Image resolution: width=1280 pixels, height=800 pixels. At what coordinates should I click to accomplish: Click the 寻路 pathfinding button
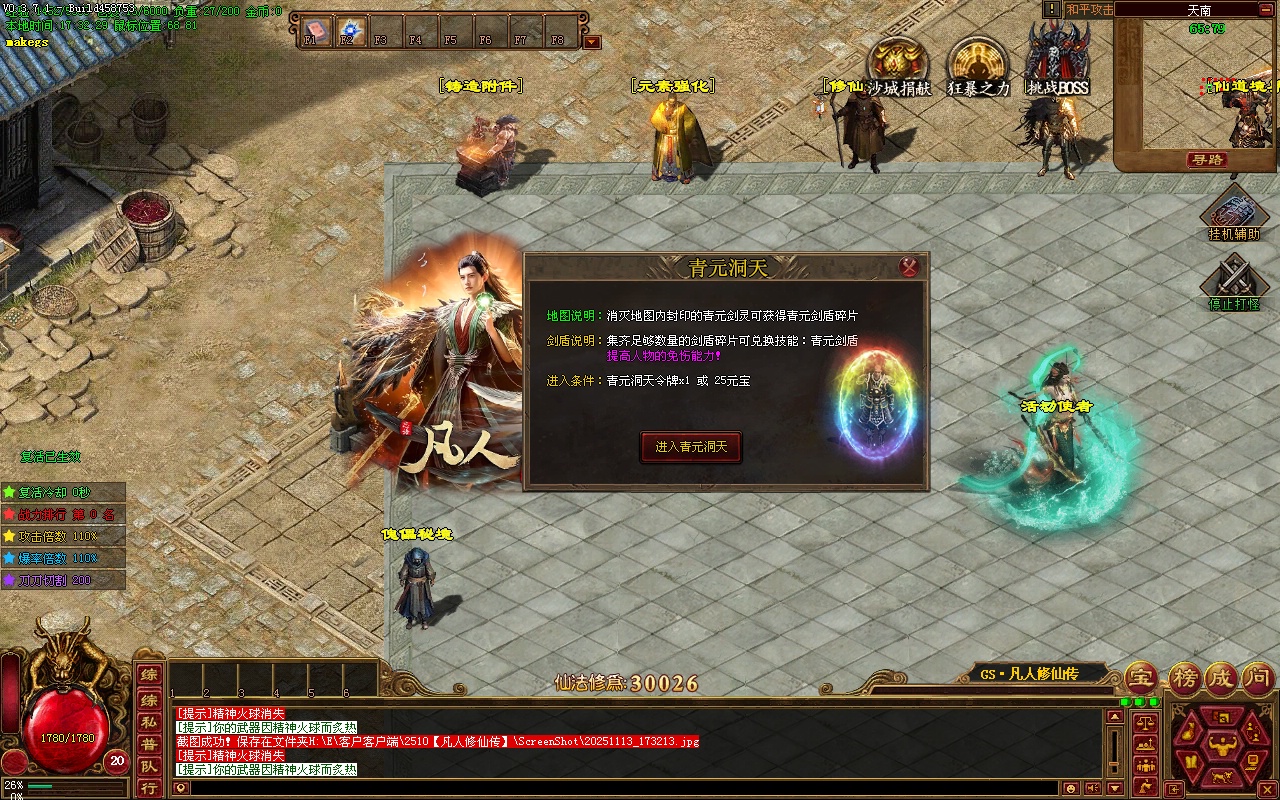(x=1206, y=160)
